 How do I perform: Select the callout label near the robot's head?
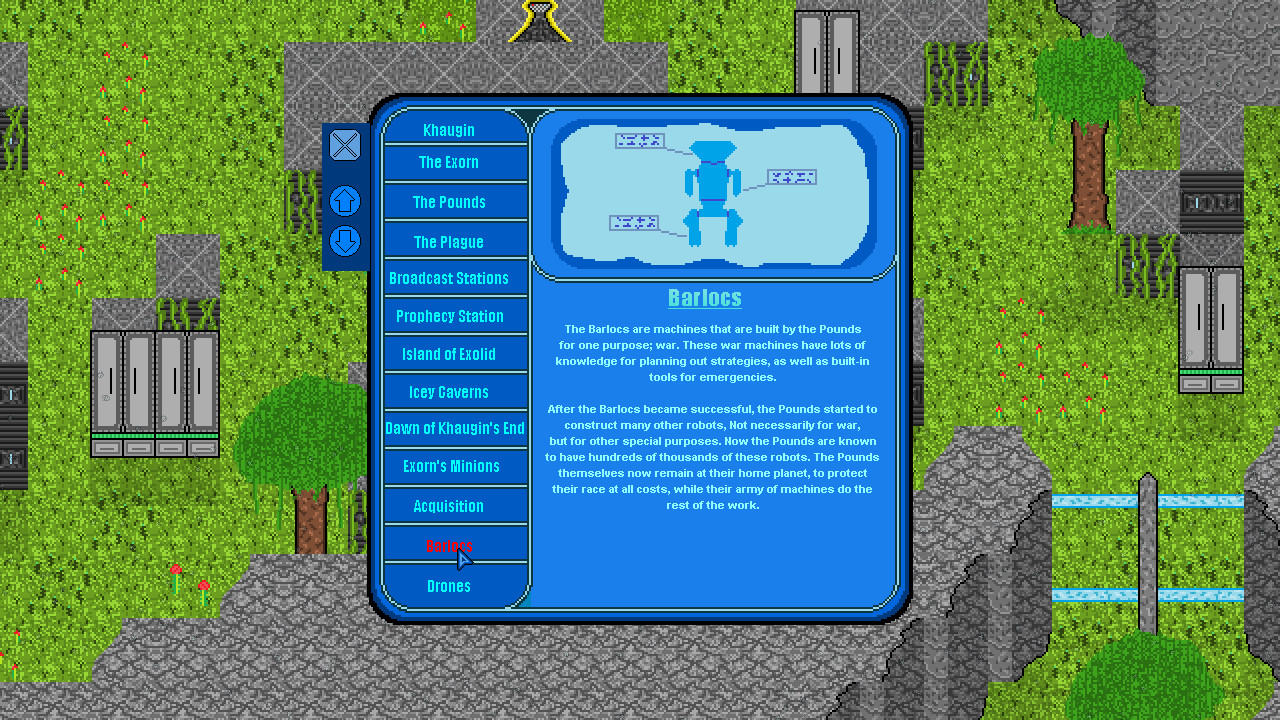pos(640,141)
